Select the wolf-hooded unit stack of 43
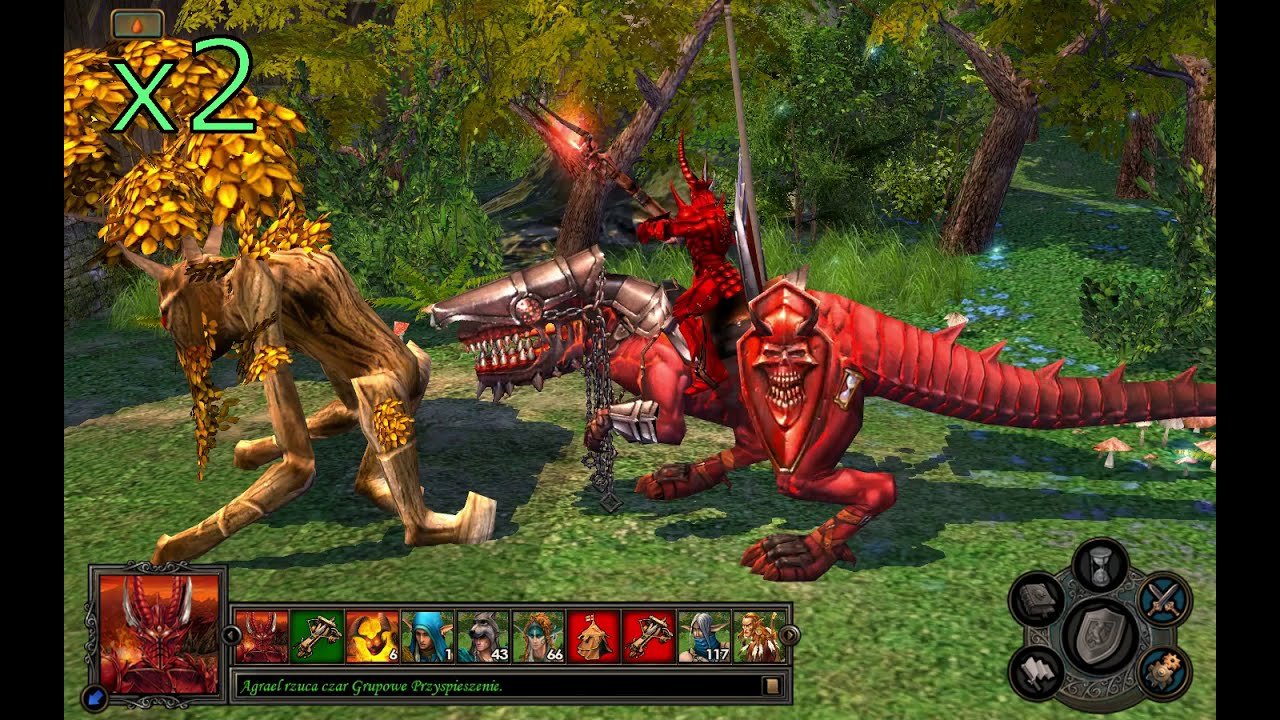 484,637
